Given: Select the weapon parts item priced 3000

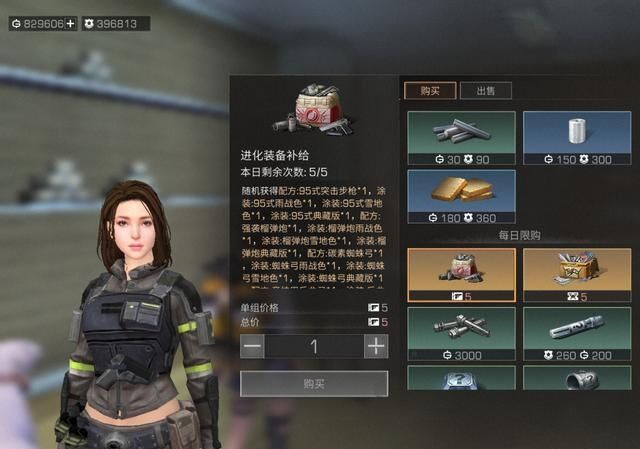Looking at the screenshot, I should (x=461, y=333).
